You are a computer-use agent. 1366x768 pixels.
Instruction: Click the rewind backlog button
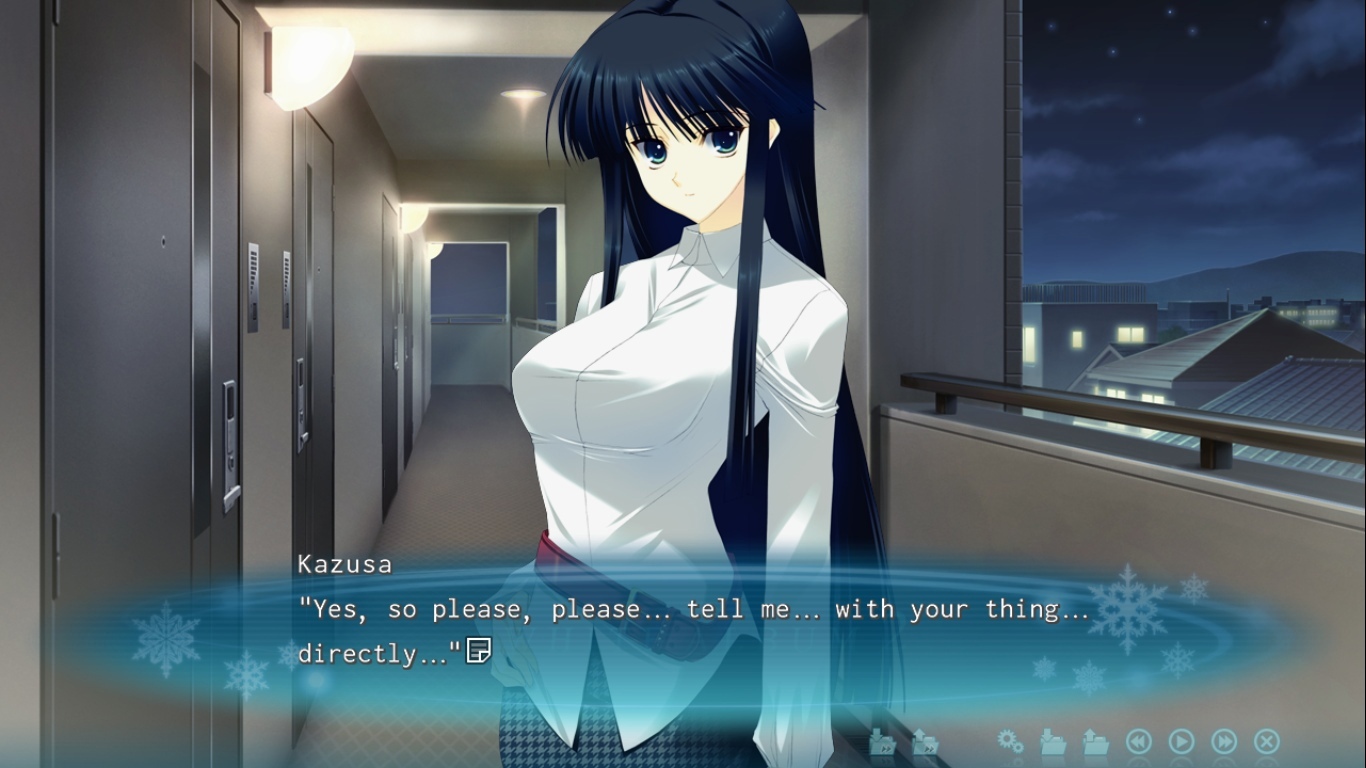(x=1138, y=741)
